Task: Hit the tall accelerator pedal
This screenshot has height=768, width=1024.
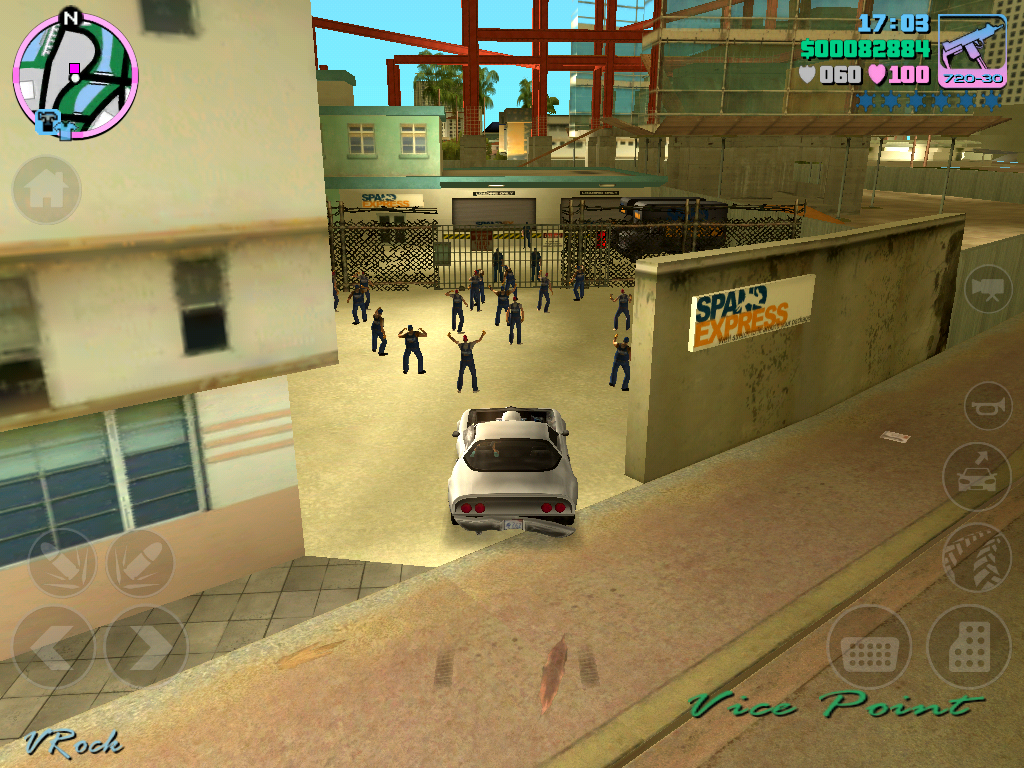Action: [968, 647]
